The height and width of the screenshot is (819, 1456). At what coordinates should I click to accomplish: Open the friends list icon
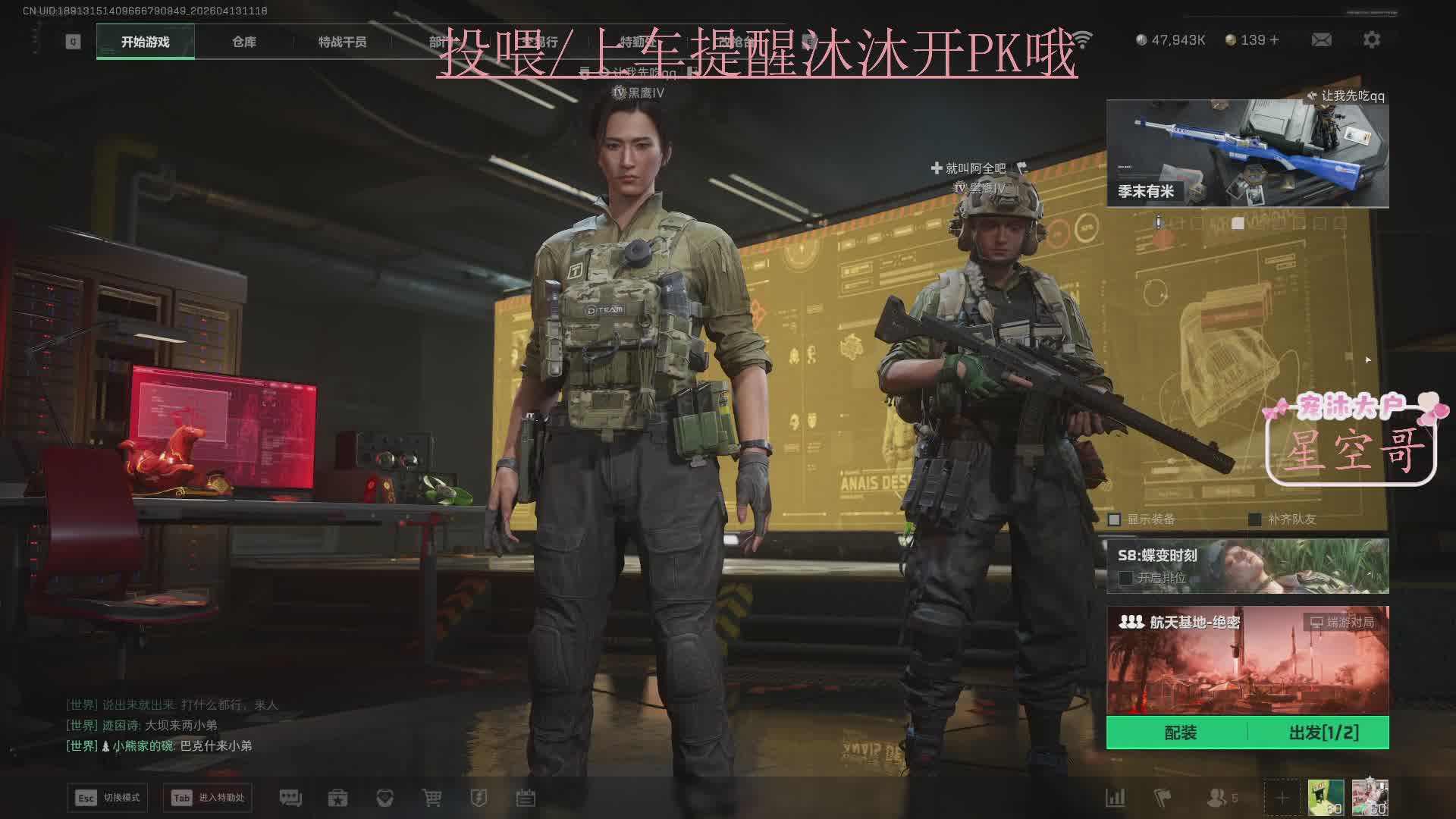(1218, 798)
